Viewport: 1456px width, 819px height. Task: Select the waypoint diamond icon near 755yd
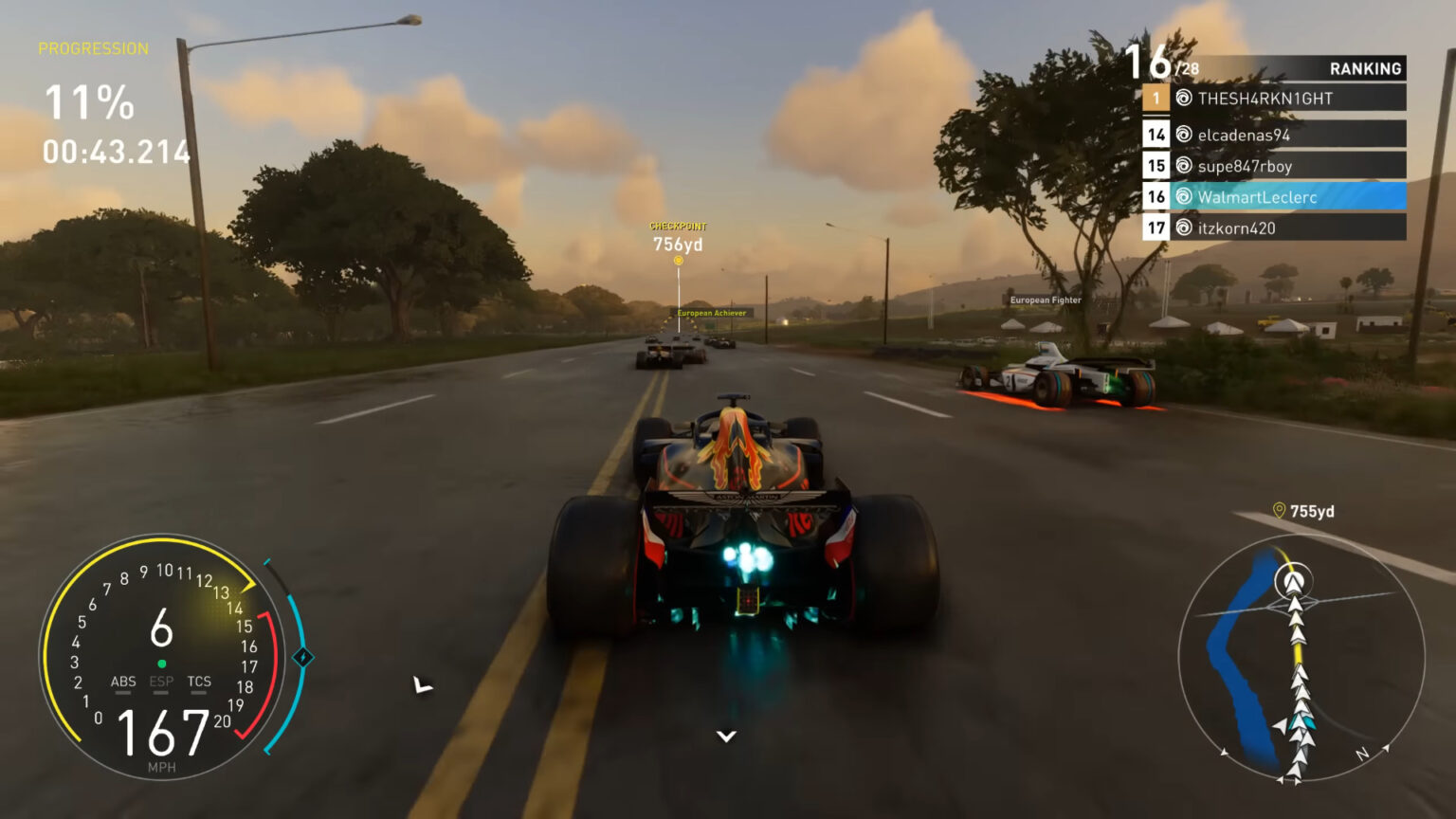tap(1278, 511)
